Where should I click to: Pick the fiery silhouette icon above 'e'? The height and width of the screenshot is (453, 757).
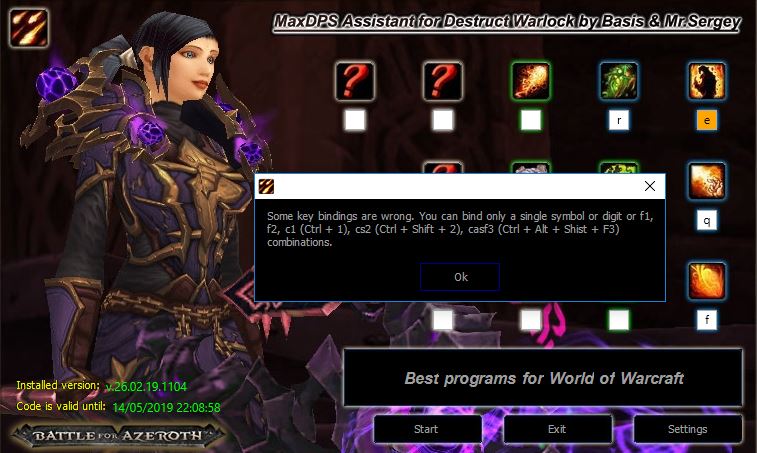tap(707, 81)
